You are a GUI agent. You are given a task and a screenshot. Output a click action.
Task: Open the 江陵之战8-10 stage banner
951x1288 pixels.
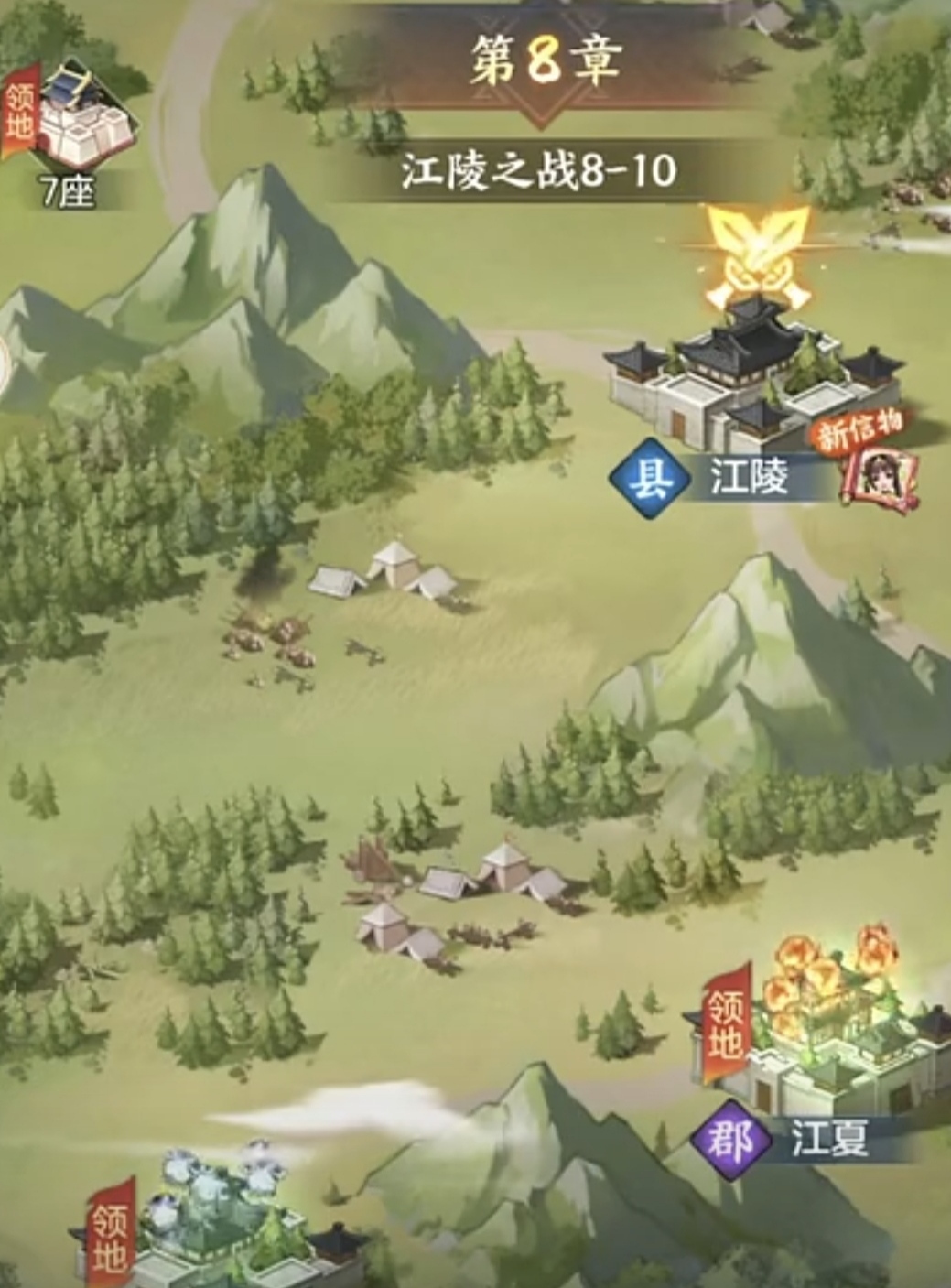tap(540, 171)
